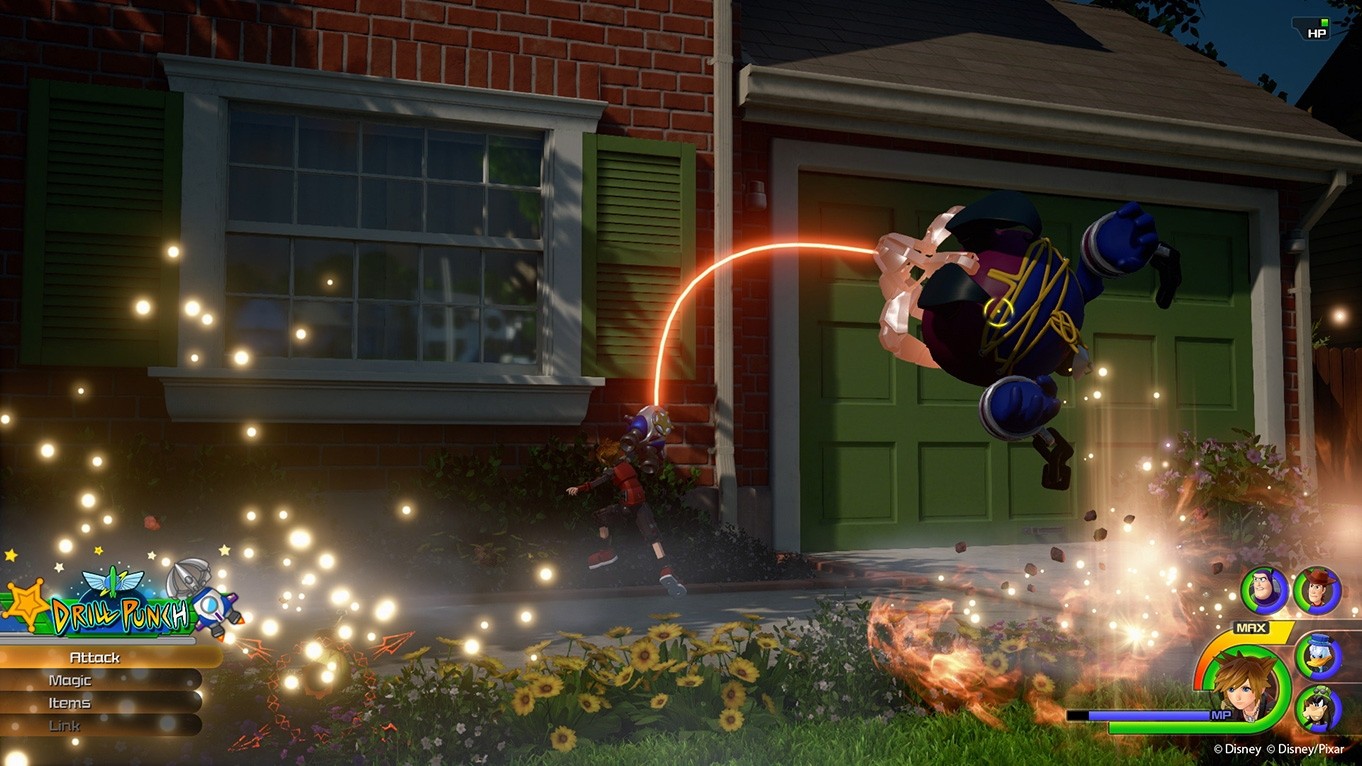Click the Disney/Pixar copyright text
This screenshot has height=766, width=1362.
[x=1278, y=748]
